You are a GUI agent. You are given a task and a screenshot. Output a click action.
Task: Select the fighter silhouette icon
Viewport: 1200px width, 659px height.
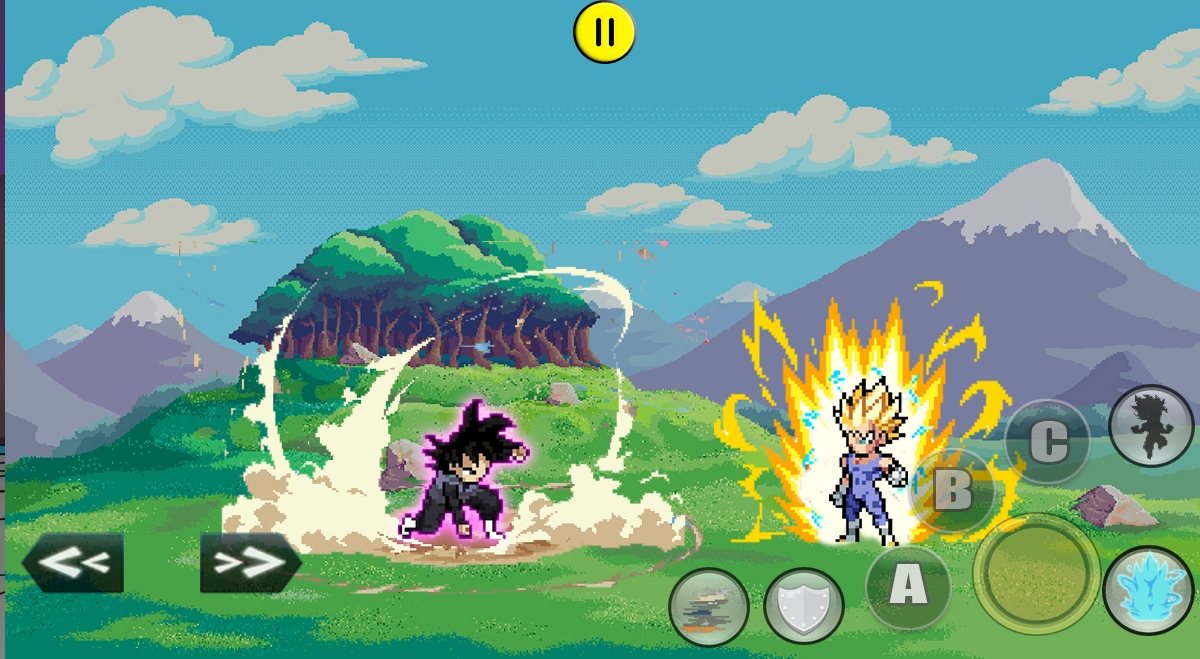(1151, 426)
